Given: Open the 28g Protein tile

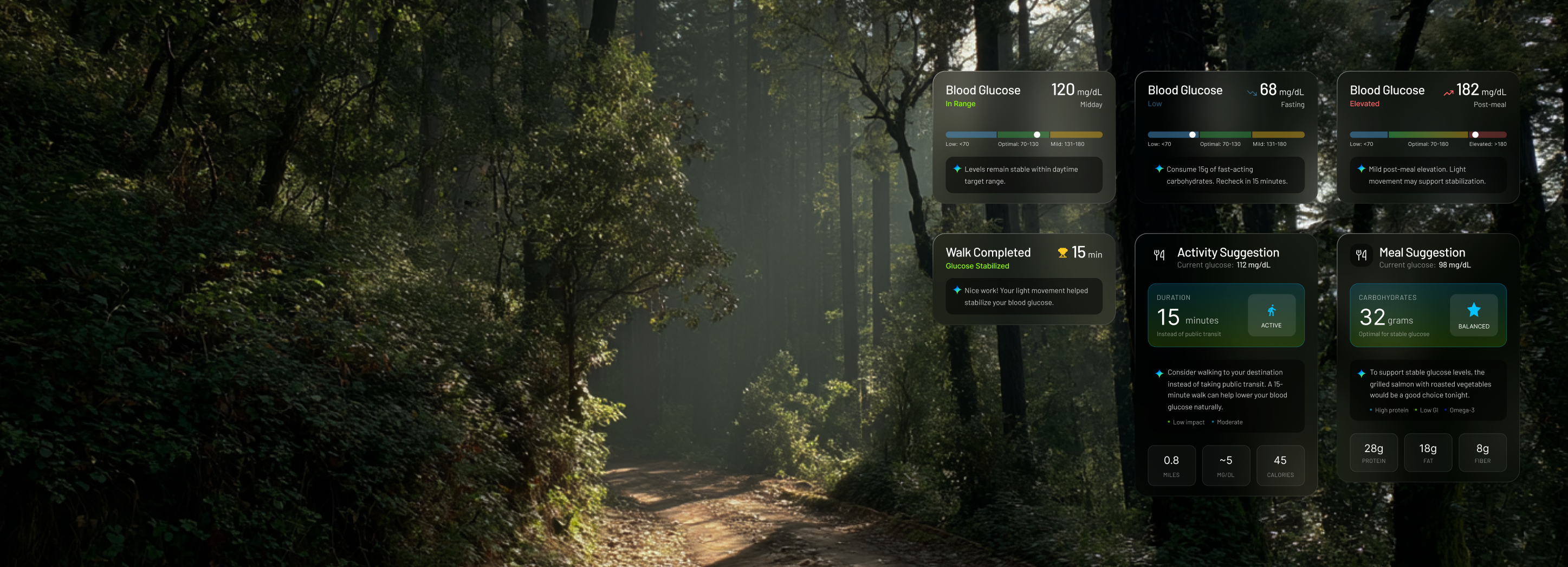Looking at the screenshot, I should [x=1373, y=453].
